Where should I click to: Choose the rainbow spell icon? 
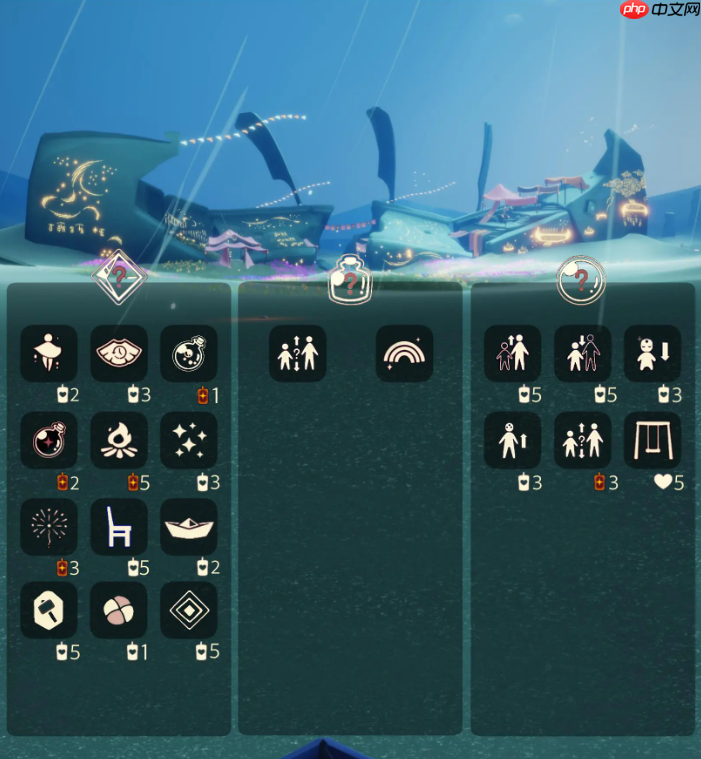pyautogui.click(x=405, y=353)
